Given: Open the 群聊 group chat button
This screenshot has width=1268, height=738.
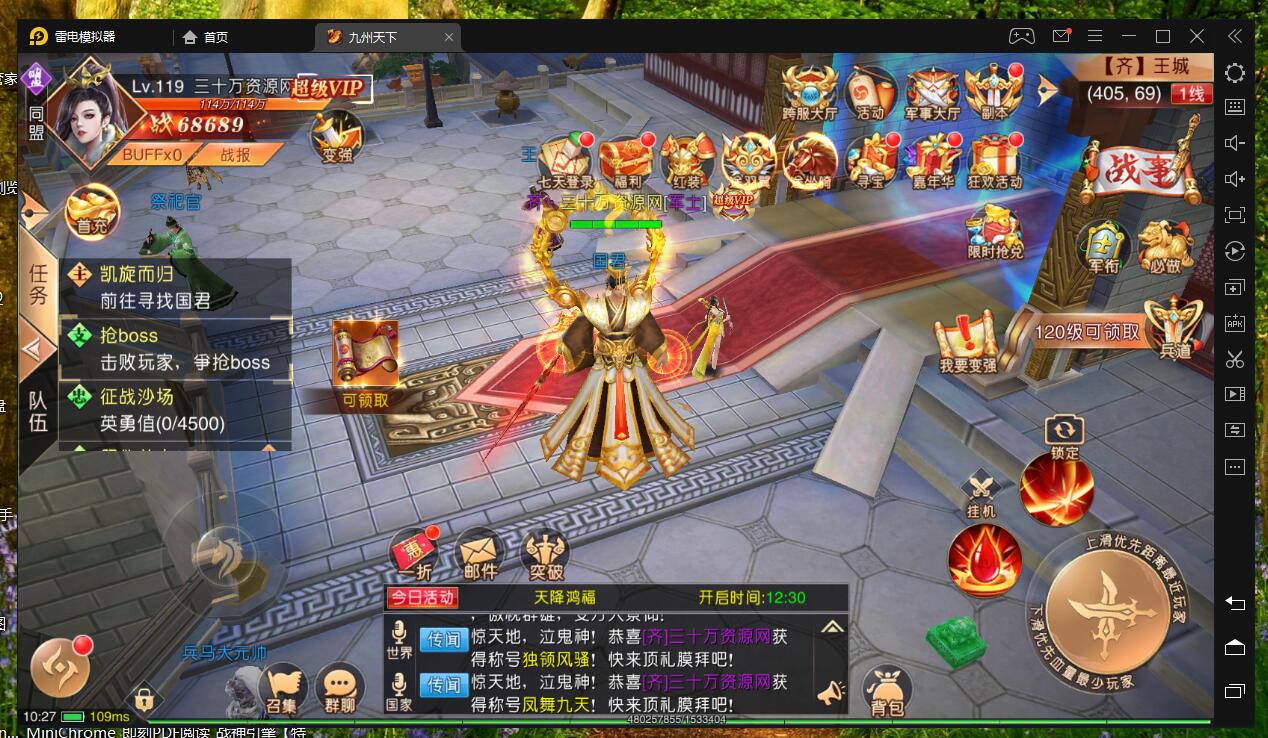Looking at the screenshot, I should (x=339, y=688).
